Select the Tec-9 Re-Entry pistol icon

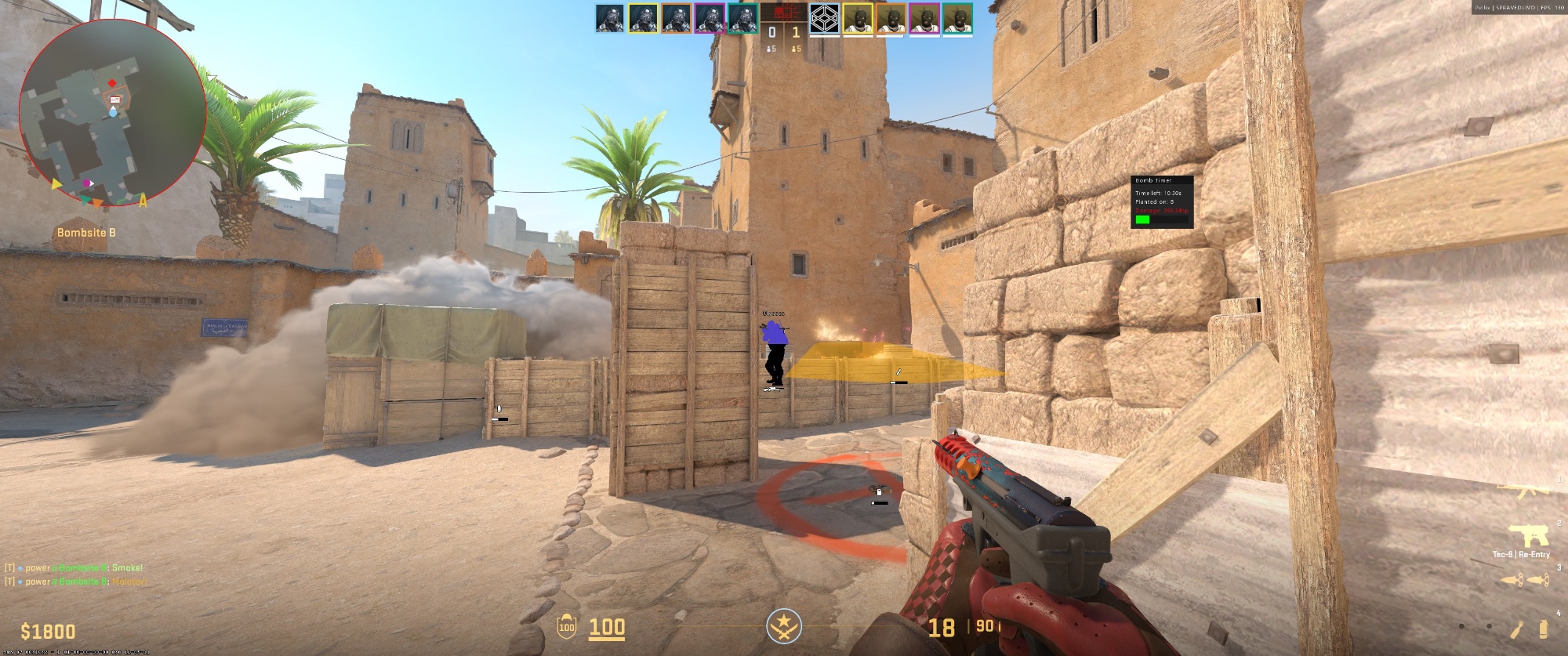pyautogui.click(x=1530, y=535)
